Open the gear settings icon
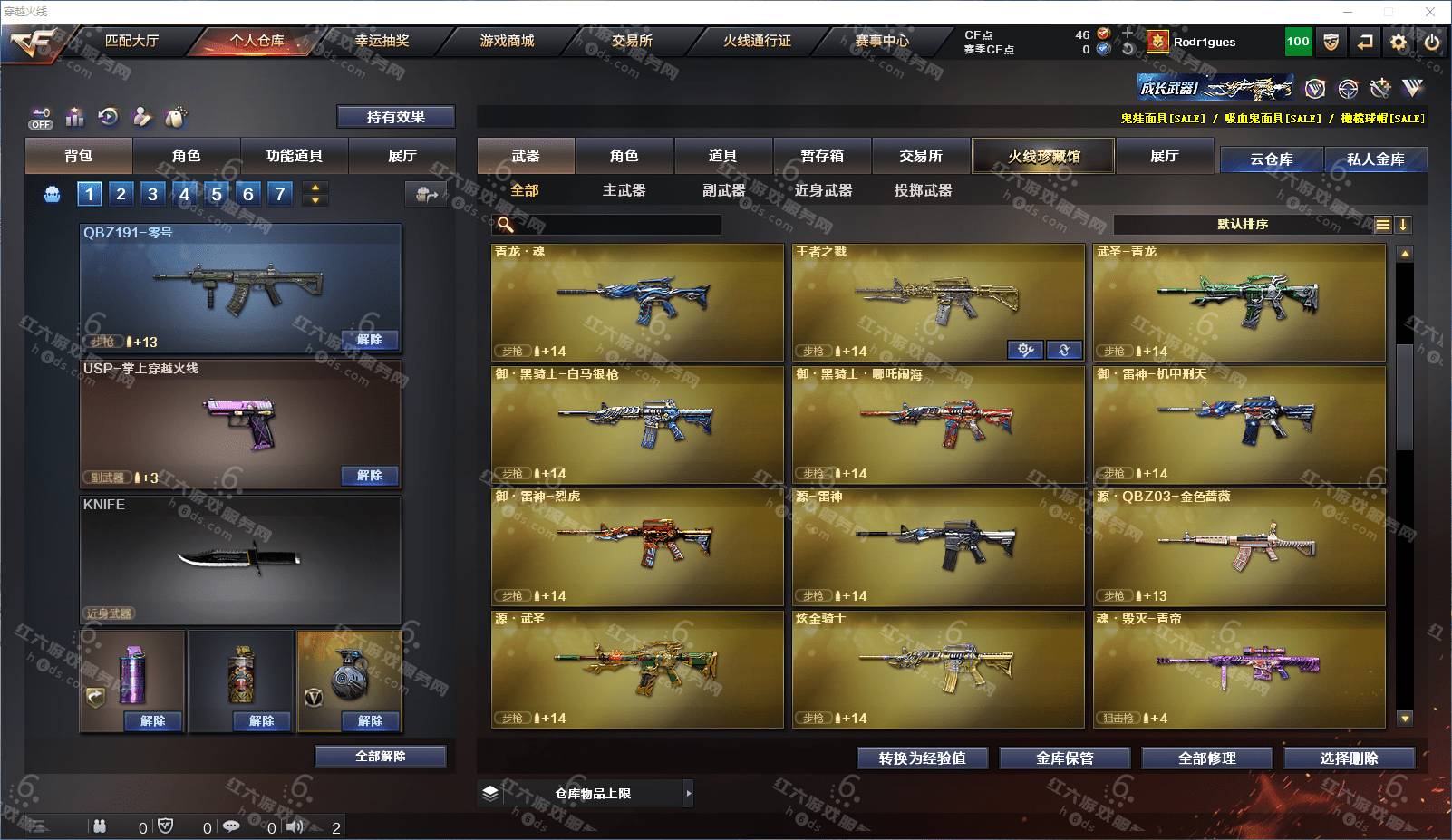The image size is (1452, 840). (1399, 42)
